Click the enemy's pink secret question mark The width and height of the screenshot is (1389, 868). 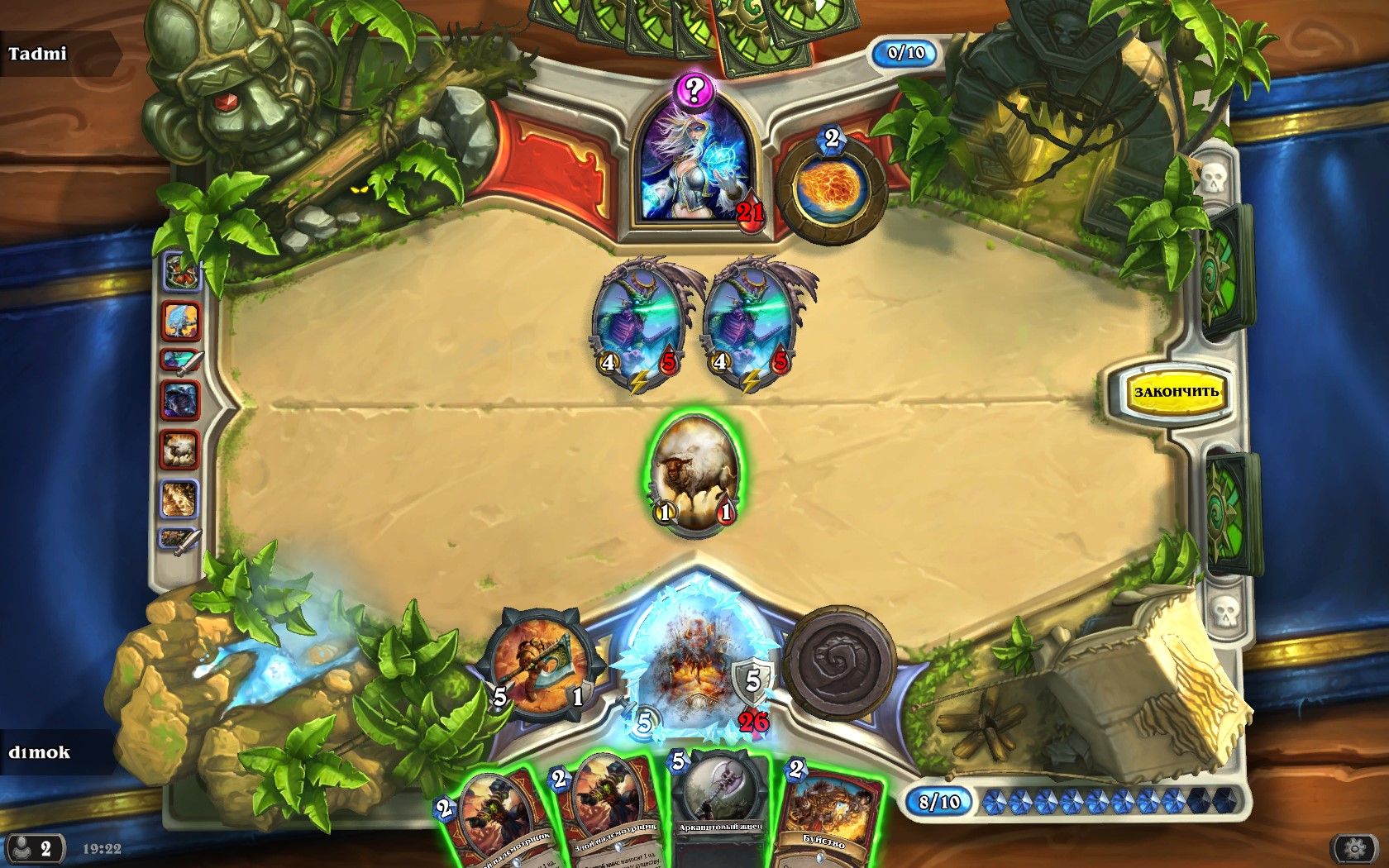tap(694, 89)
